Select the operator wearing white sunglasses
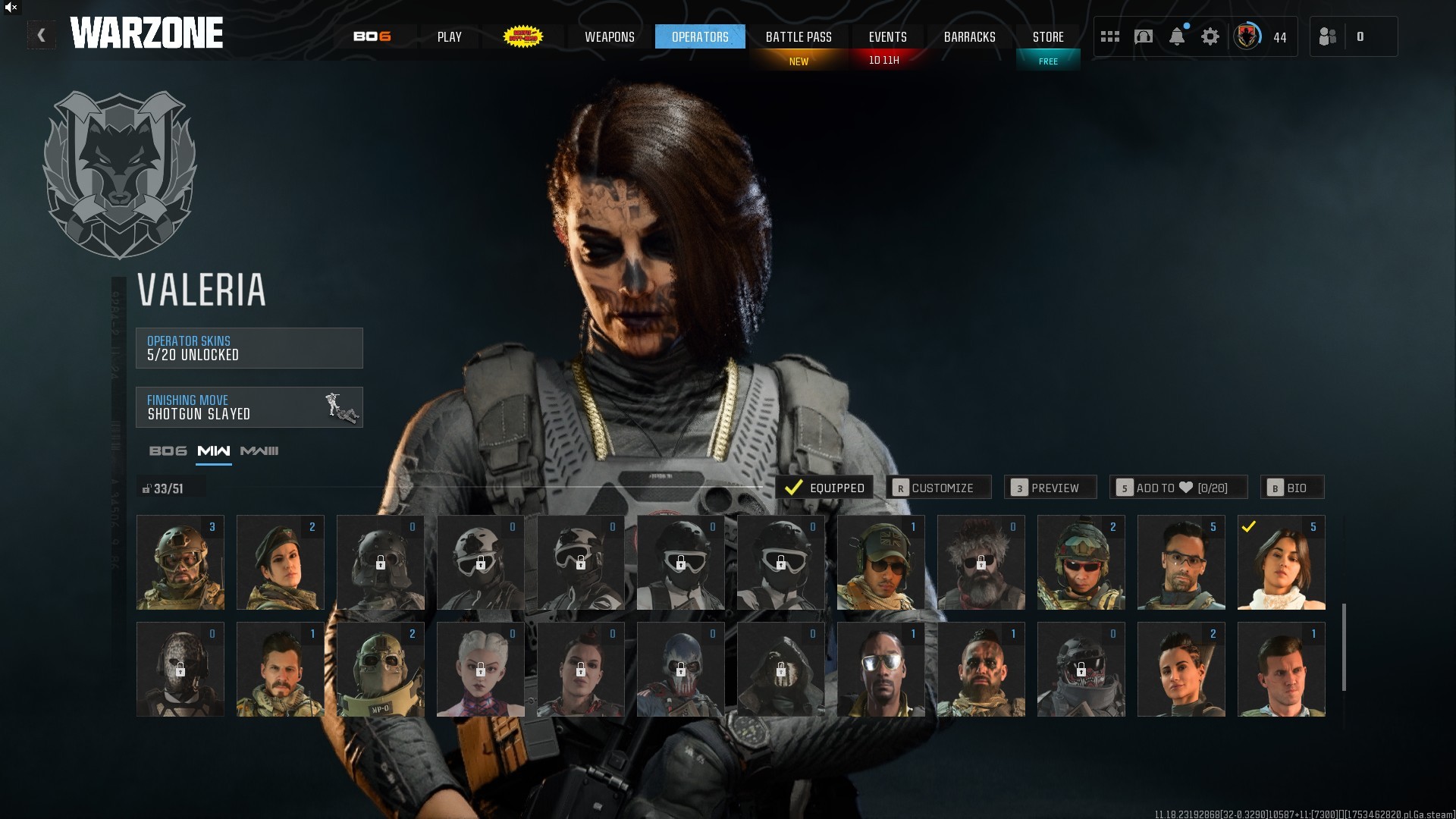Image resolution: width=1456 pixels, height=819 pixels. click(x=880, y=670)
